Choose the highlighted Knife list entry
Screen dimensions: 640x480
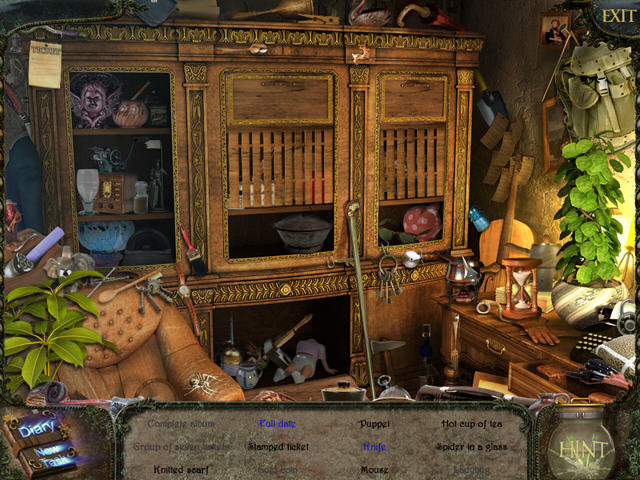[375, 447]
